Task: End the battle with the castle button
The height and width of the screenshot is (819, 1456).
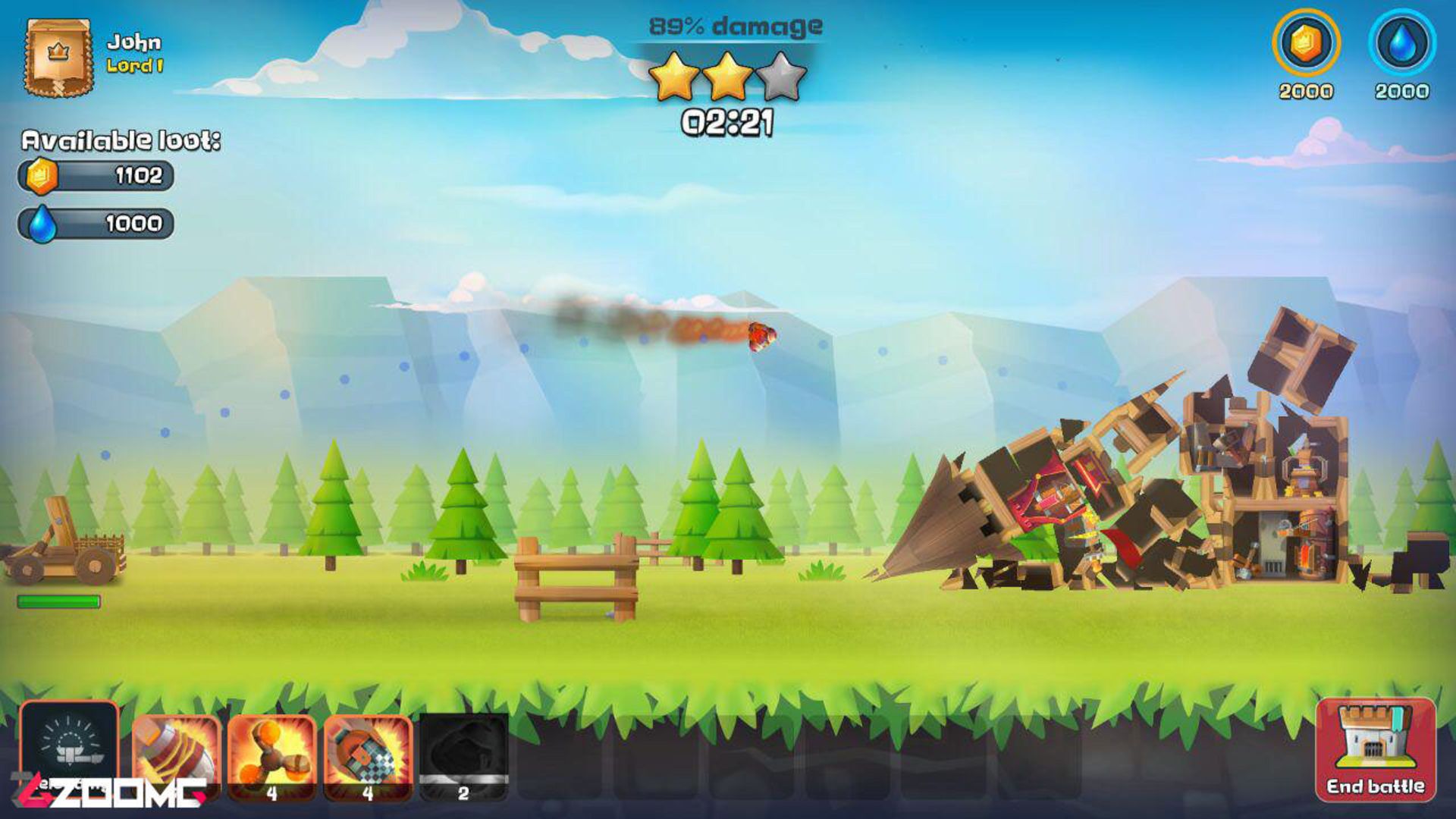Action: pos(1375,749)
